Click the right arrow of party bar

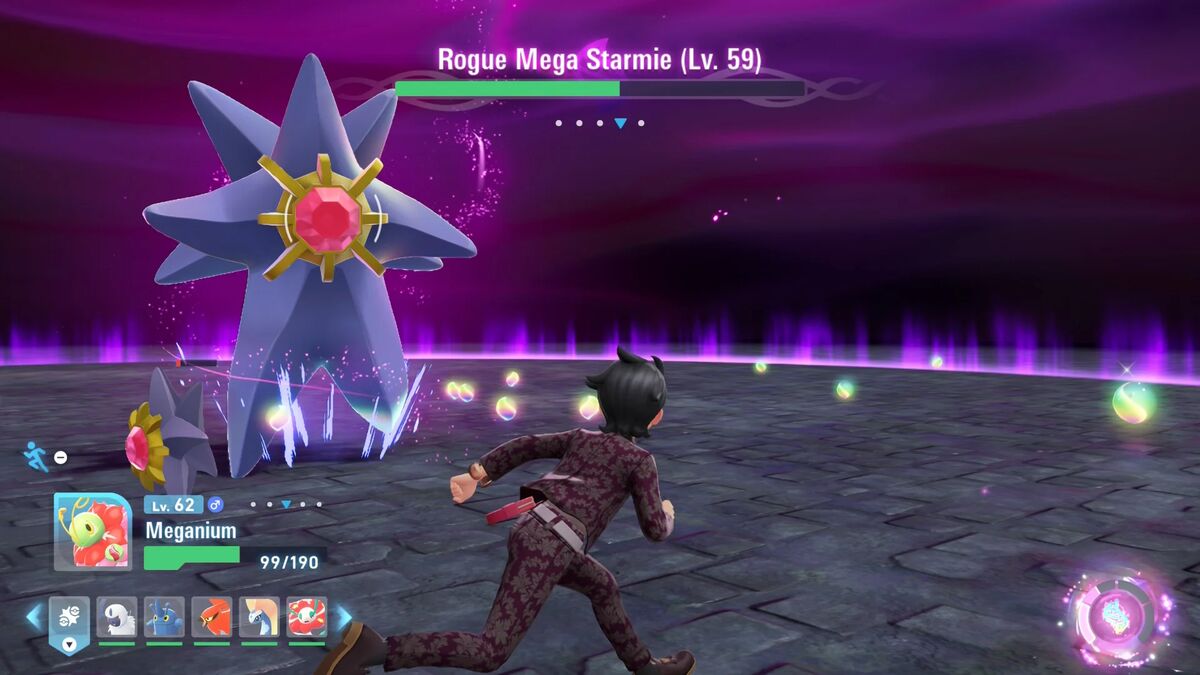[x=344, y=616]
